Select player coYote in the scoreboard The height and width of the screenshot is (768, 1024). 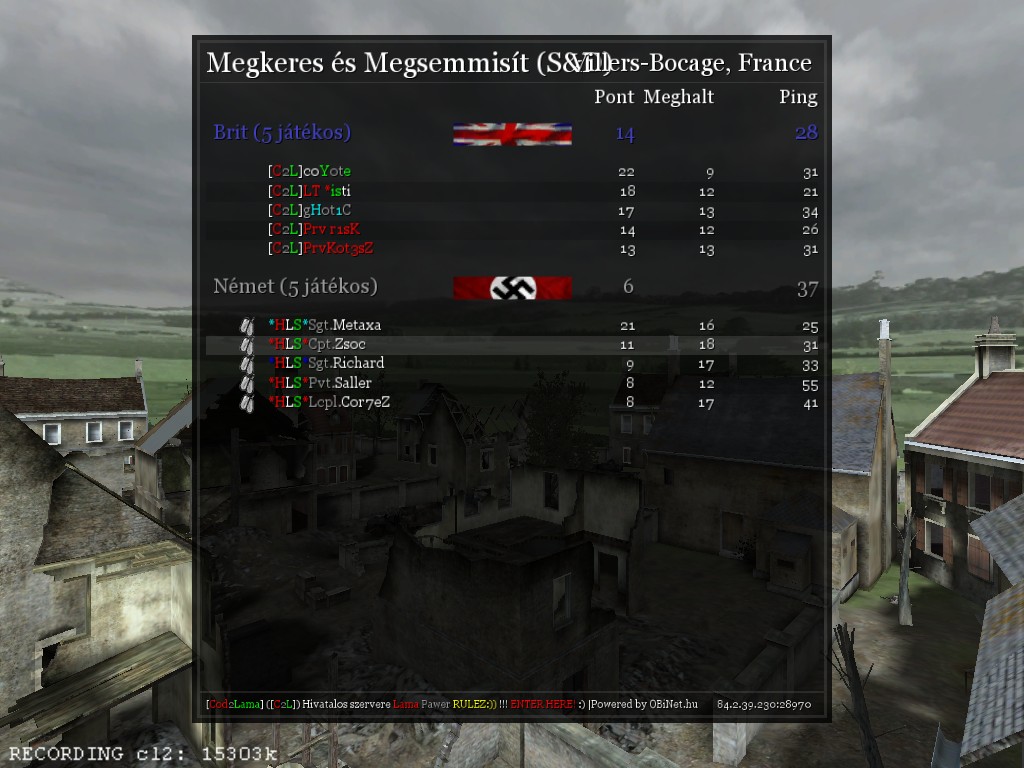pos(310,172)
